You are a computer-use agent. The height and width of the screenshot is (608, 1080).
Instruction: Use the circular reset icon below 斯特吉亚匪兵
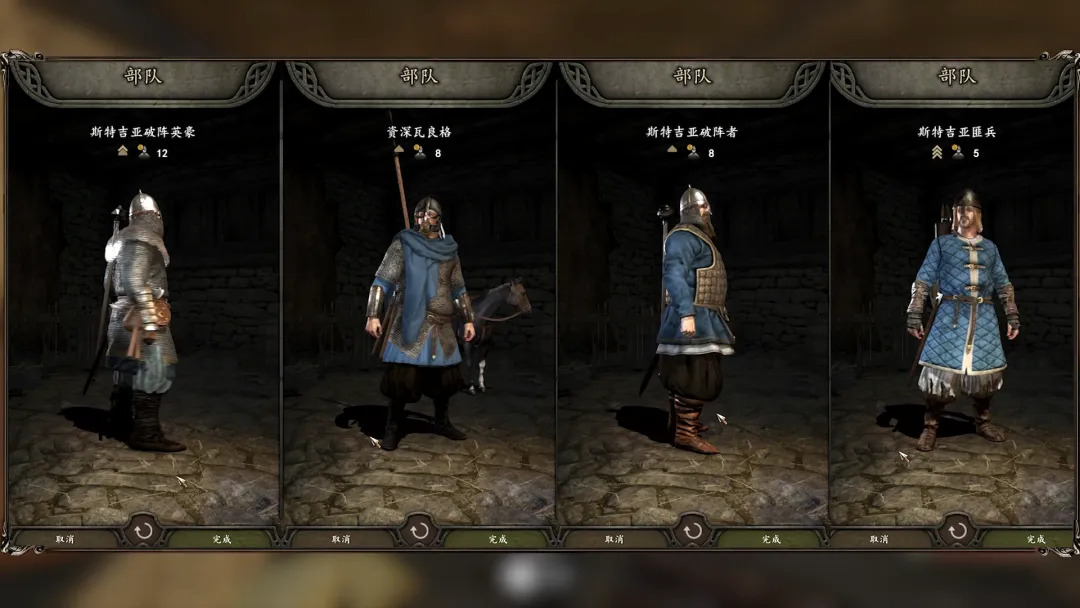pos(957,530)
